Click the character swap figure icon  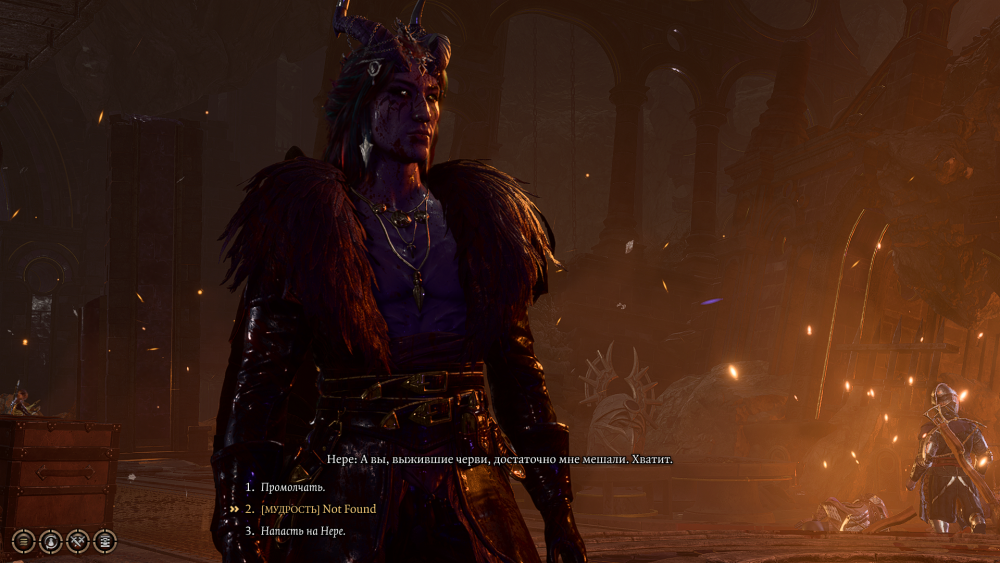pyautogui.click(x=50, y=541)
